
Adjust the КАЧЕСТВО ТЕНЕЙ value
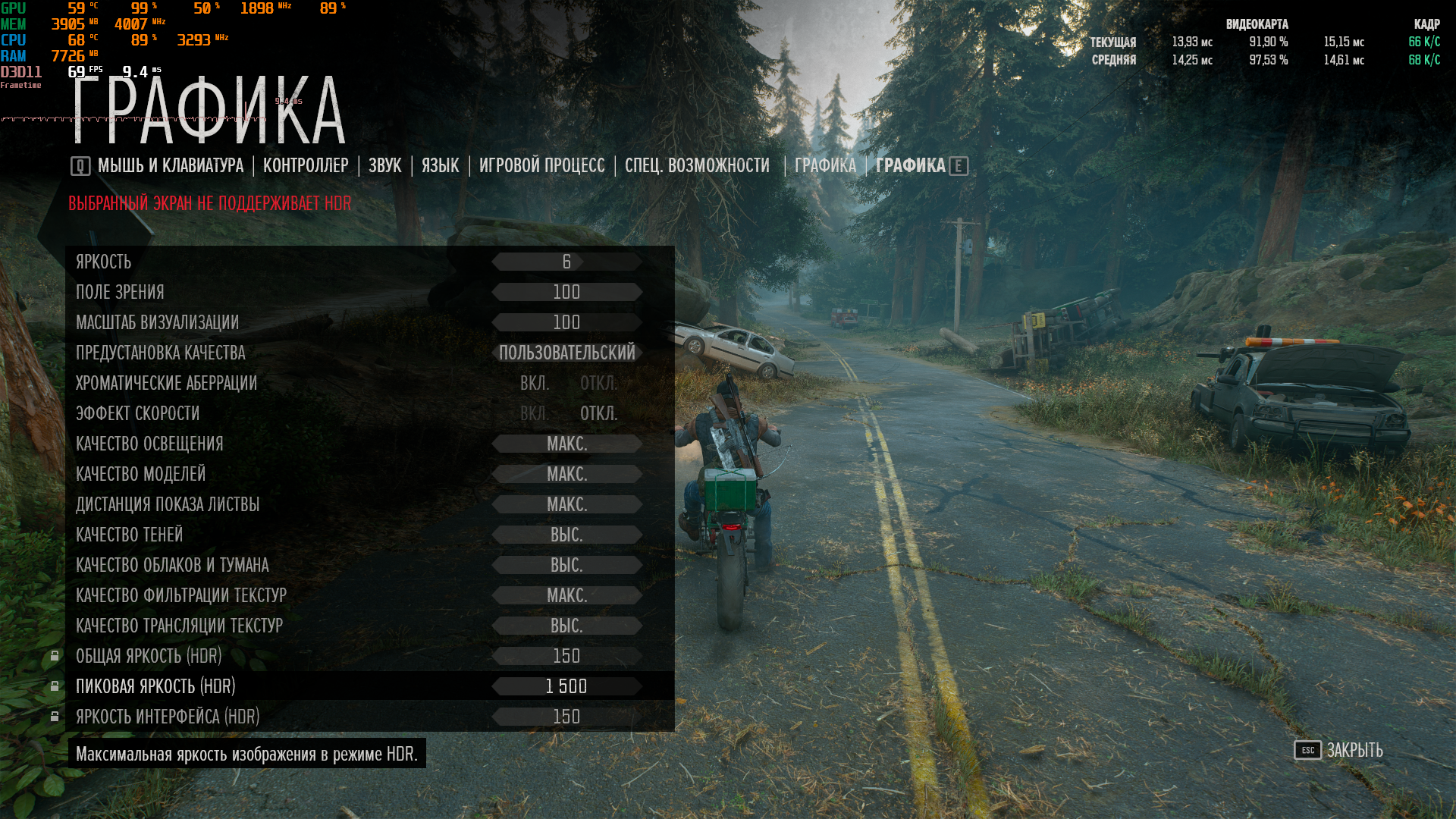[566, 535]
